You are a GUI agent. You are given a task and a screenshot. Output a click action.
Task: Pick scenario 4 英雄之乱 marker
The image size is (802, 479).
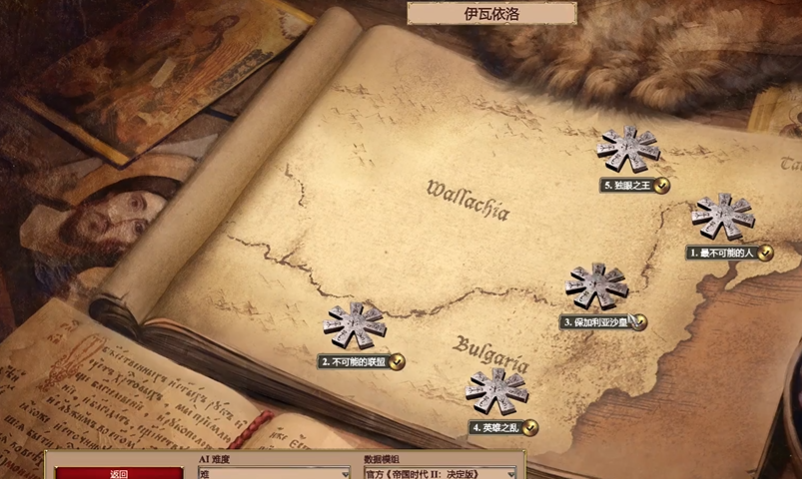(x=496, y=392)
